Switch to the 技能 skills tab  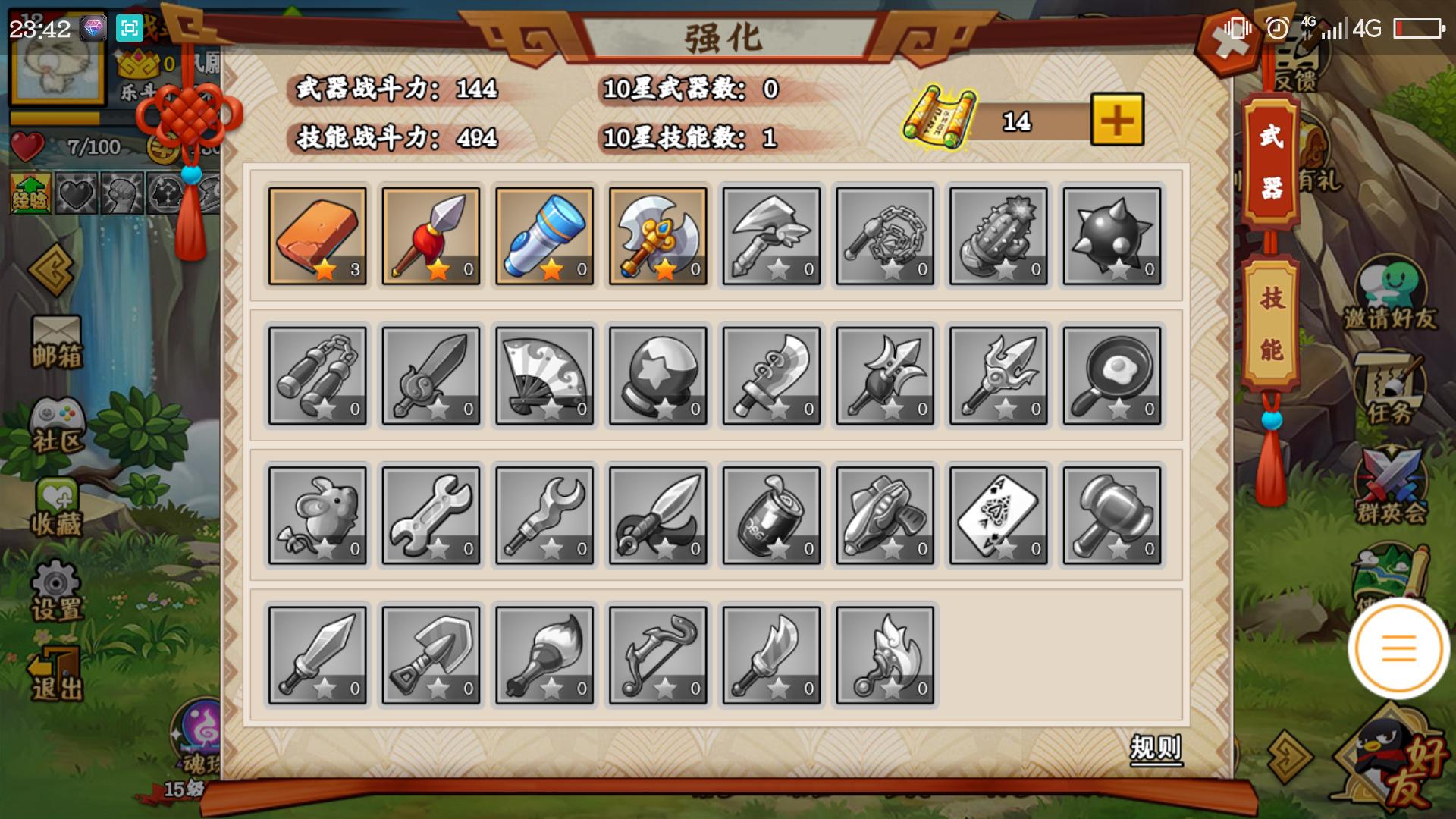tap(1271, 324)
